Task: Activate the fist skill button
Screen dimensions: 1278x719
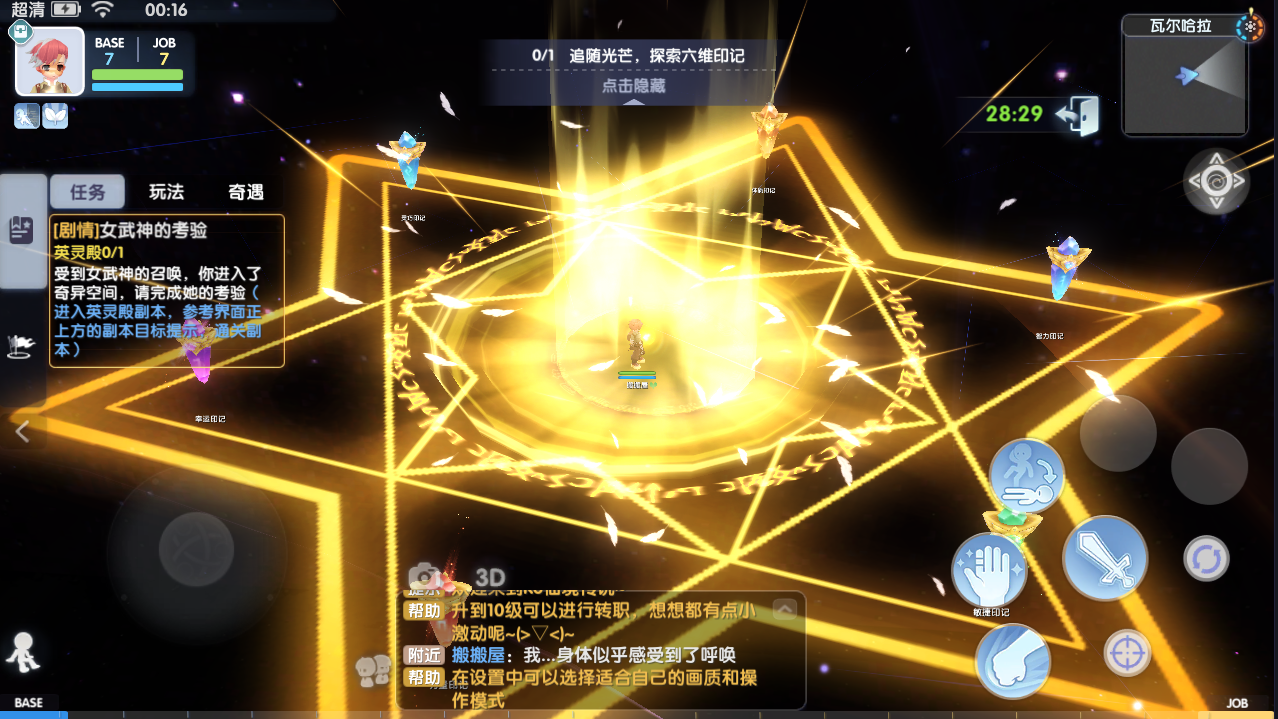Action: 1013,661
